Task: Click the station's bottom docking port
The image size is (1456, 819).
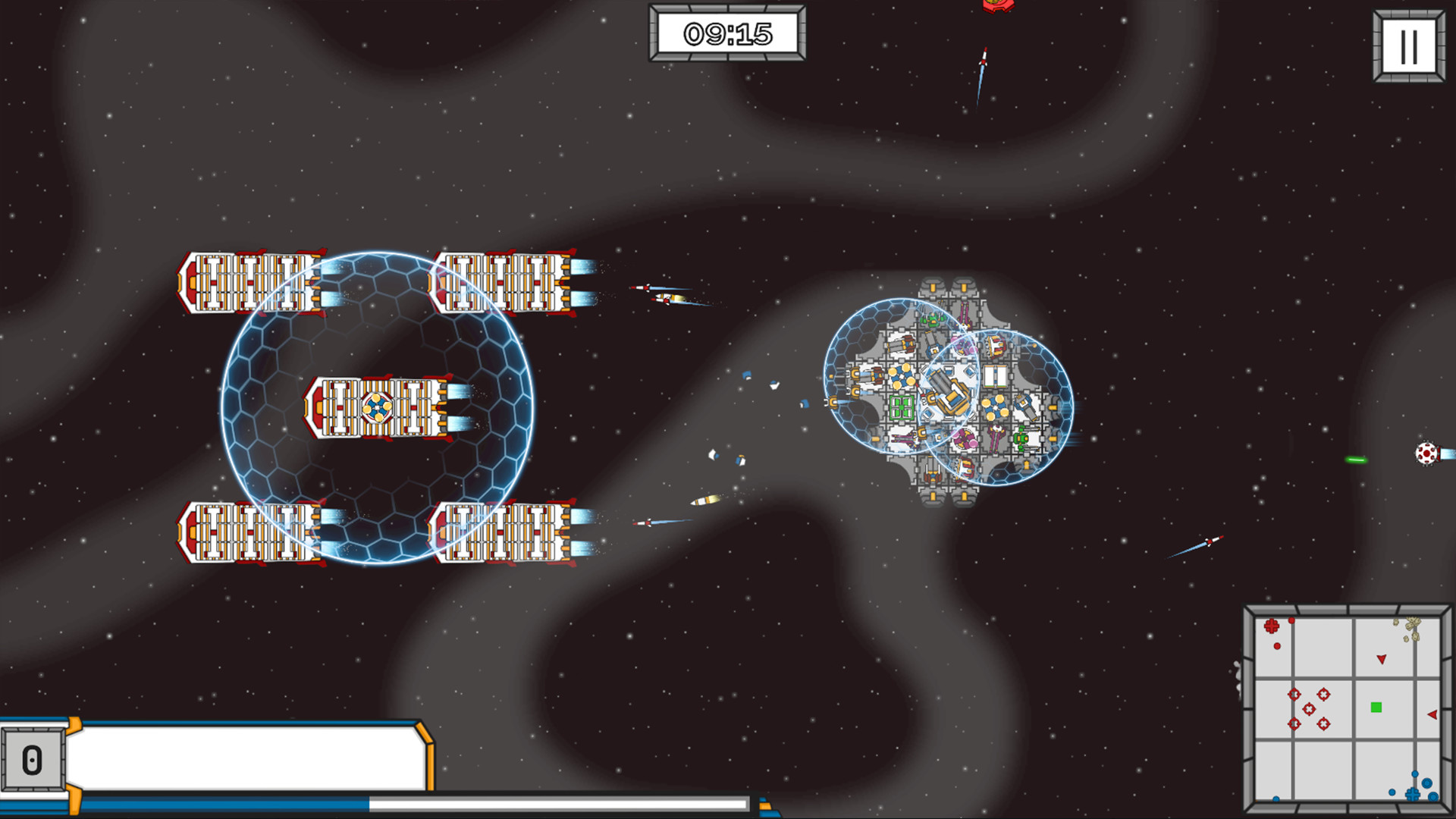Action: pyautogui.click(x=933, y=497)
